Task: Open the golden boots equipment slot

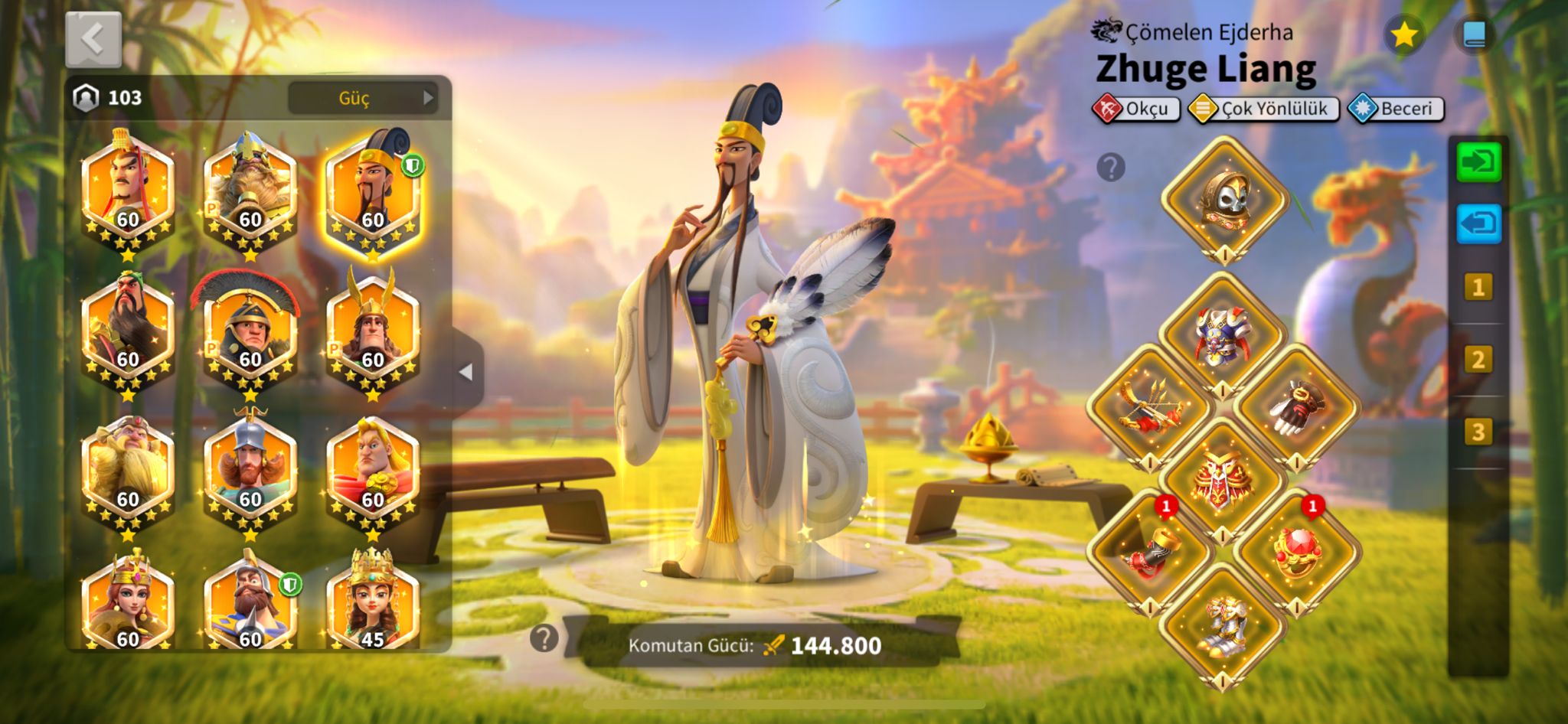Action: click(x=1223, y=625)
